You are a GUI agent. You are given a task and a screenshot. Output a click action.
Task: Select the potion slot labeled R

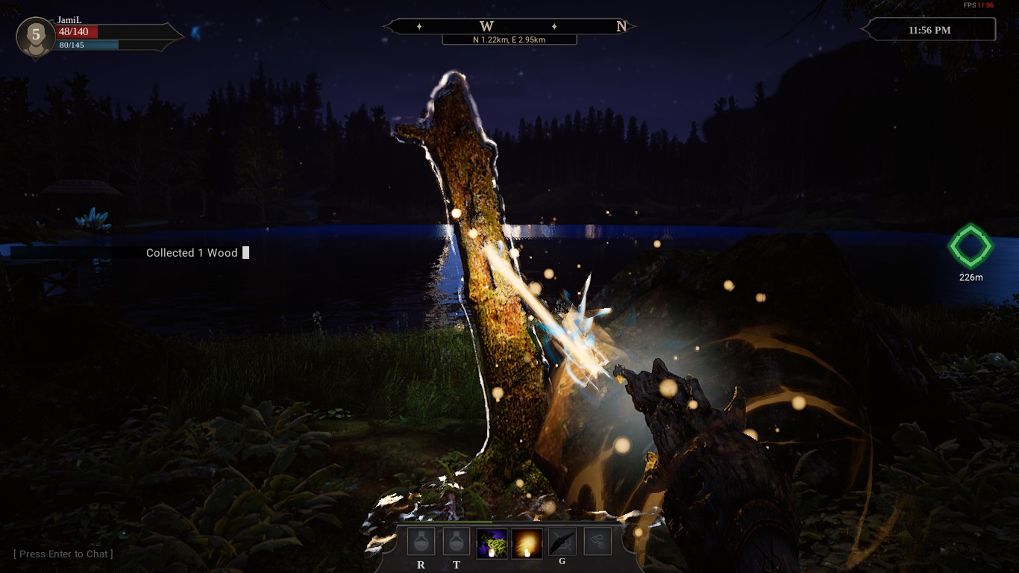coord(421,542)
